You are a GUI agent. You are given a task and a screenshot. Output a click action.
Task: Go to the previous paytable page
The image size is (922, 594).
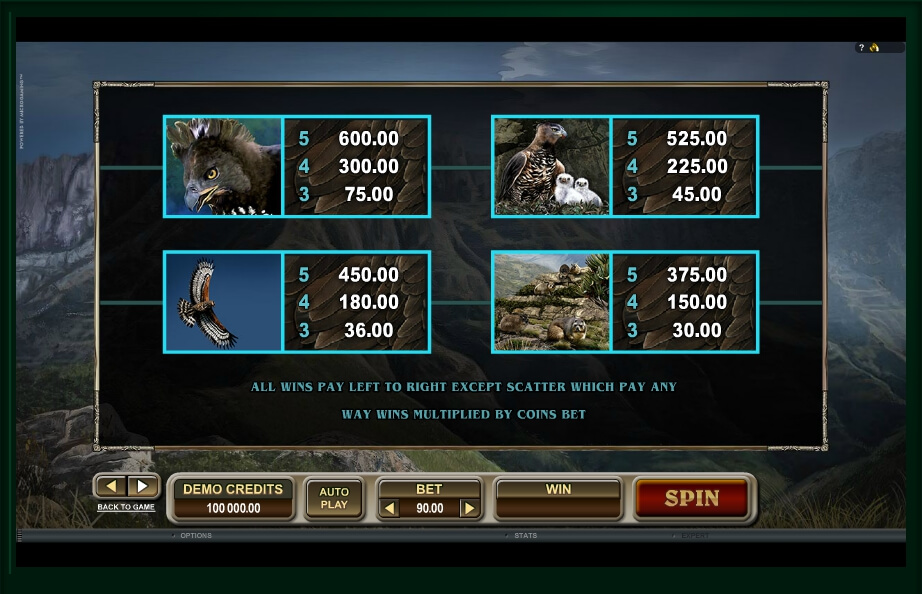point(112,486)
